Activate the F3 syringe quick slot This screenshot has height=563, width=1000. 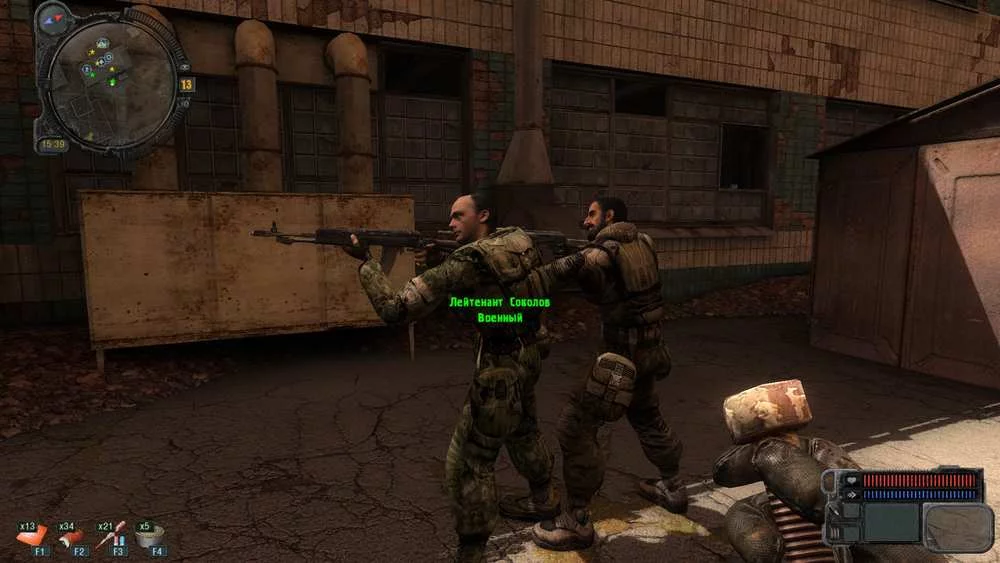pos(112,538)
